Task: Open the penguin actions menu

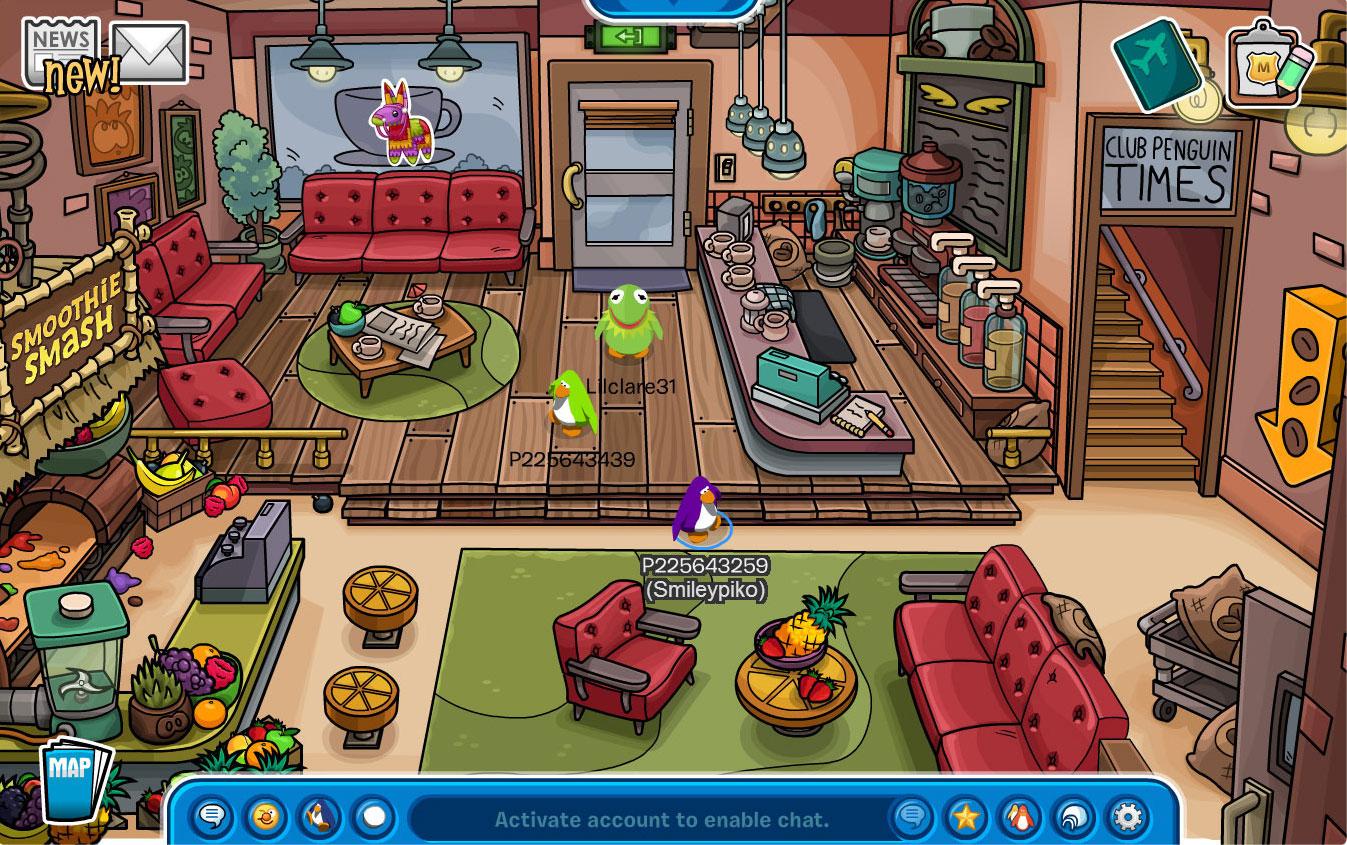Action: click(x=320, y=817)
